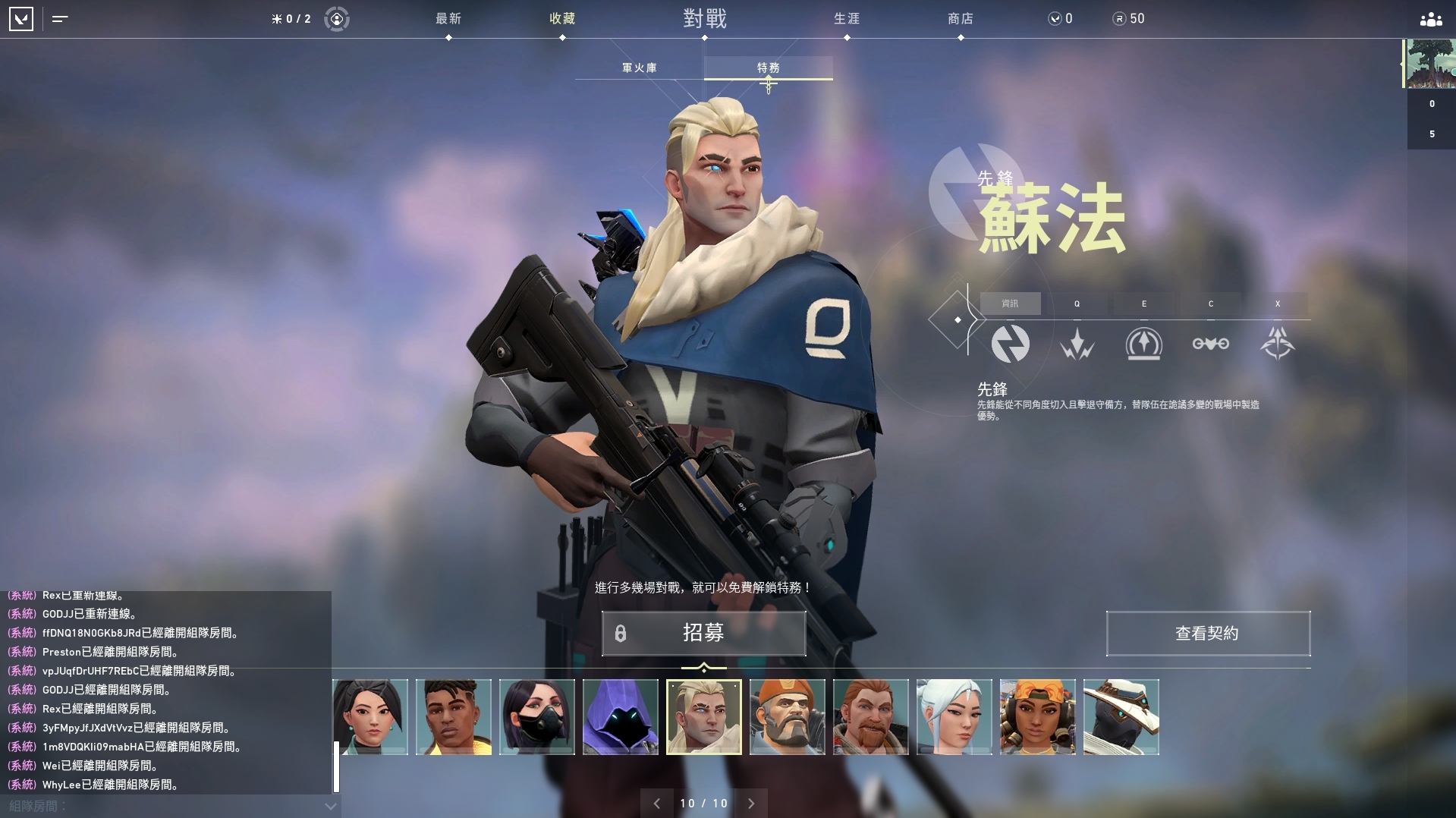Select the Owl Drone ability icon

[1210, 344]
